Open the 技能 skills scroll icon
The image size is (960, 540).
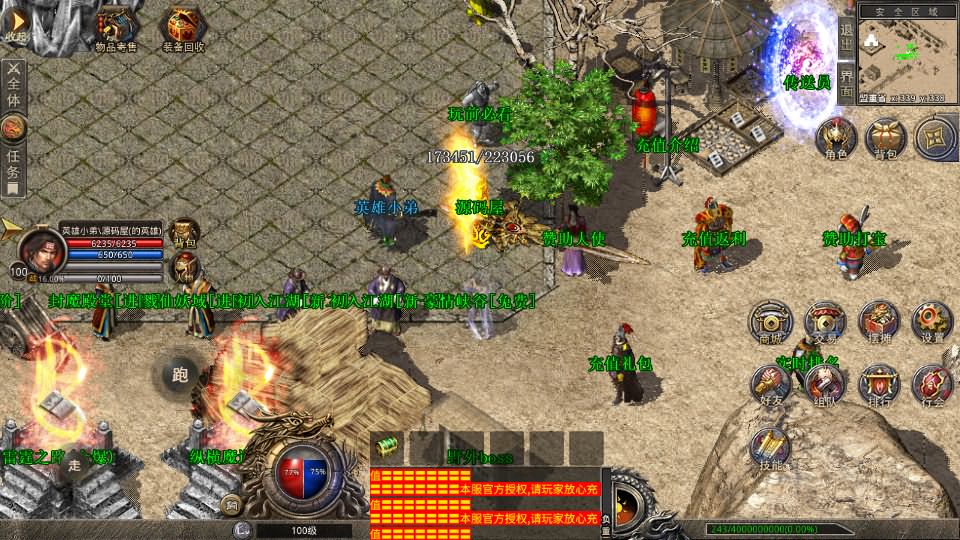coord(771,448)
